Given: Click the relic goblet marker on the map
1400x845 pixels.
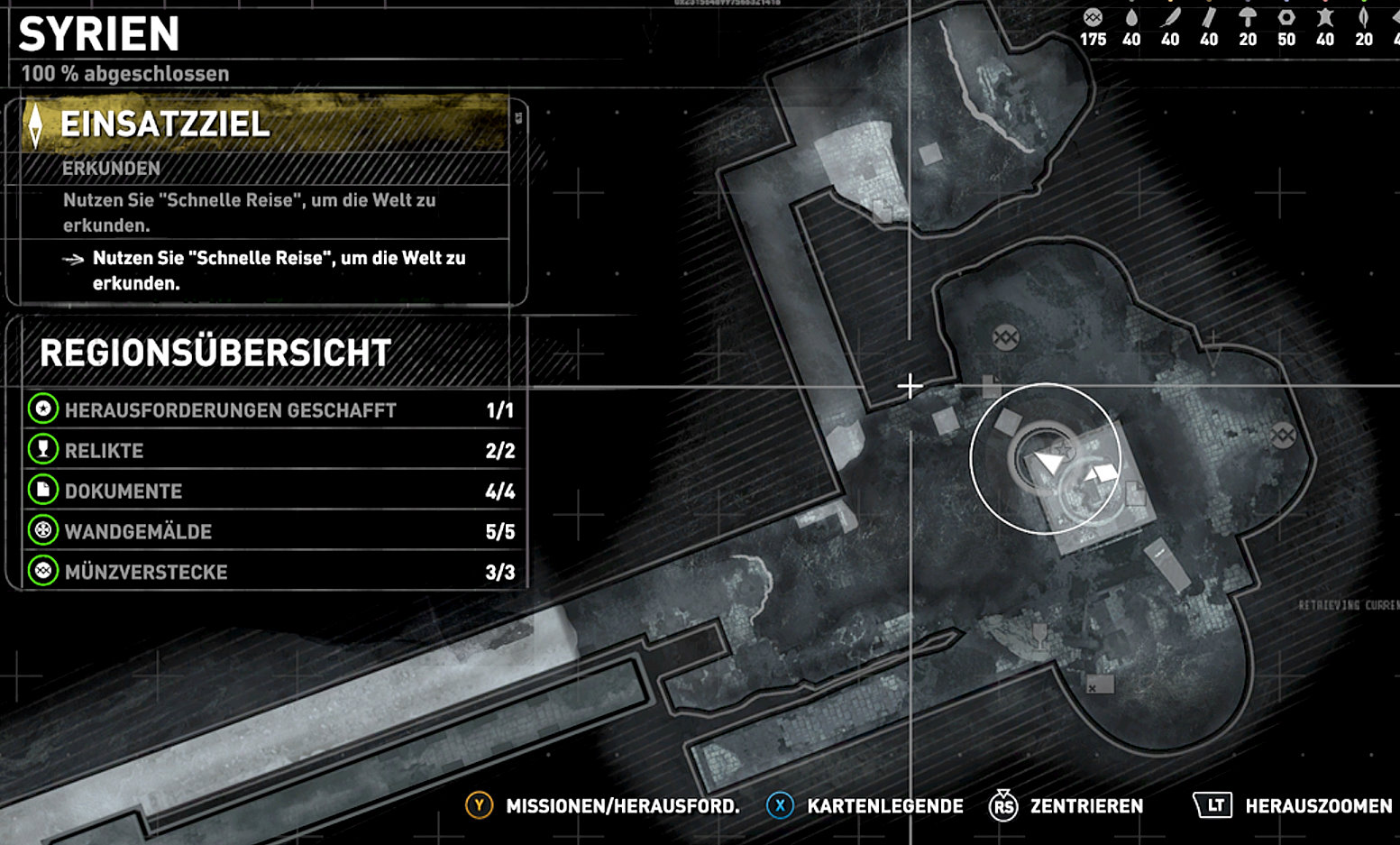Looking at the screenshot, I should (x=1039, y=635).
